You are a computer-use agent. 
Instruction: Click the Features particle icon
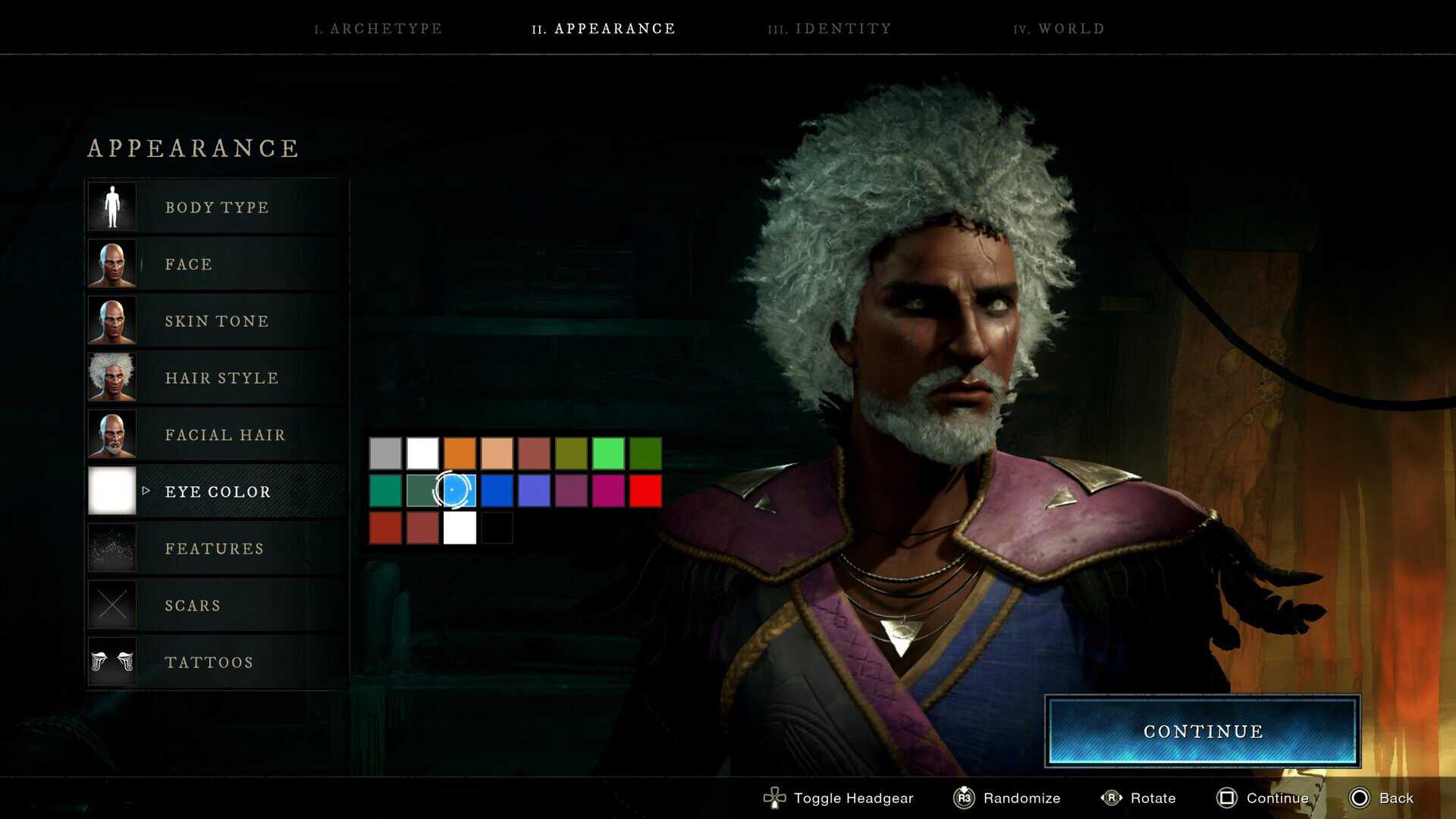point(111,548)
